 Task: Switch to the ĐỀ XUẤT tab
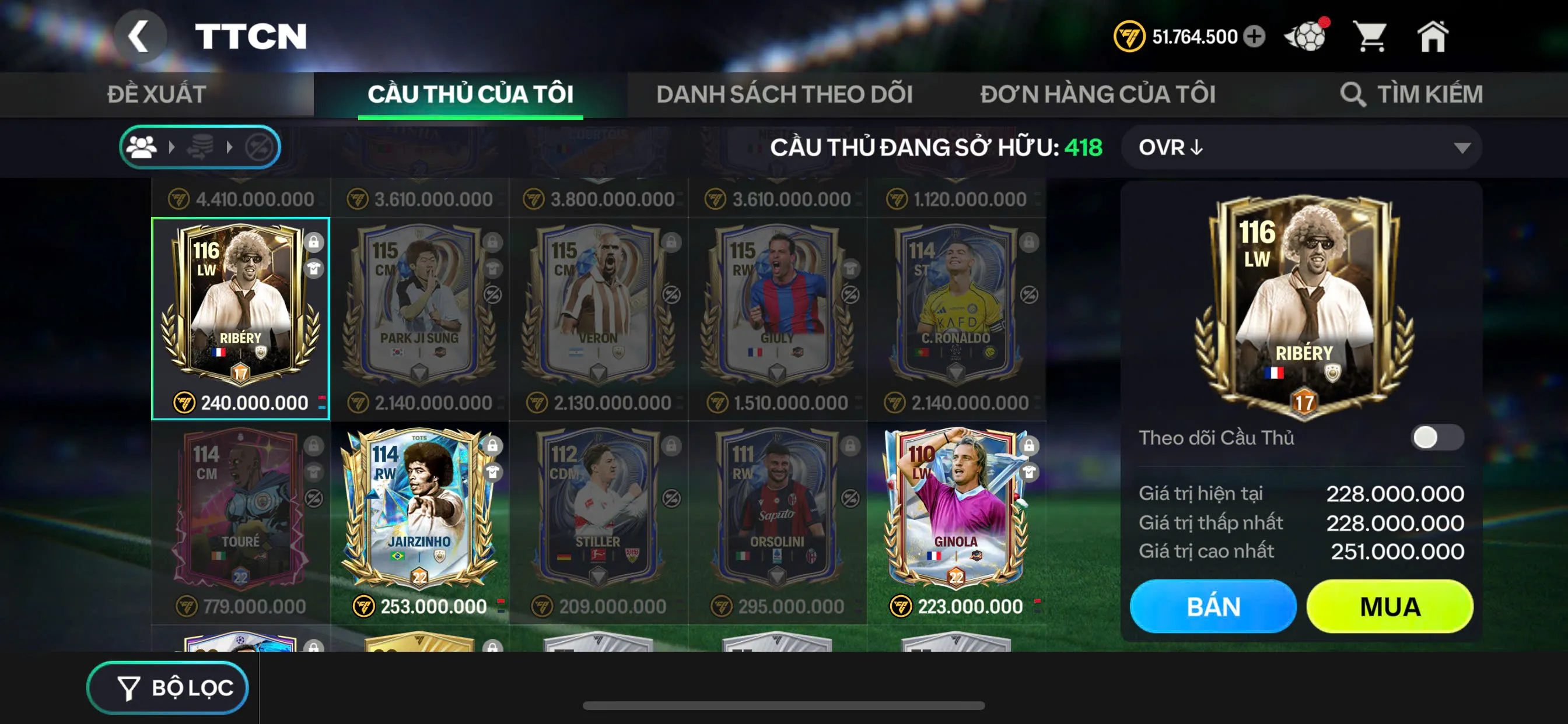[x=156, y=94]
